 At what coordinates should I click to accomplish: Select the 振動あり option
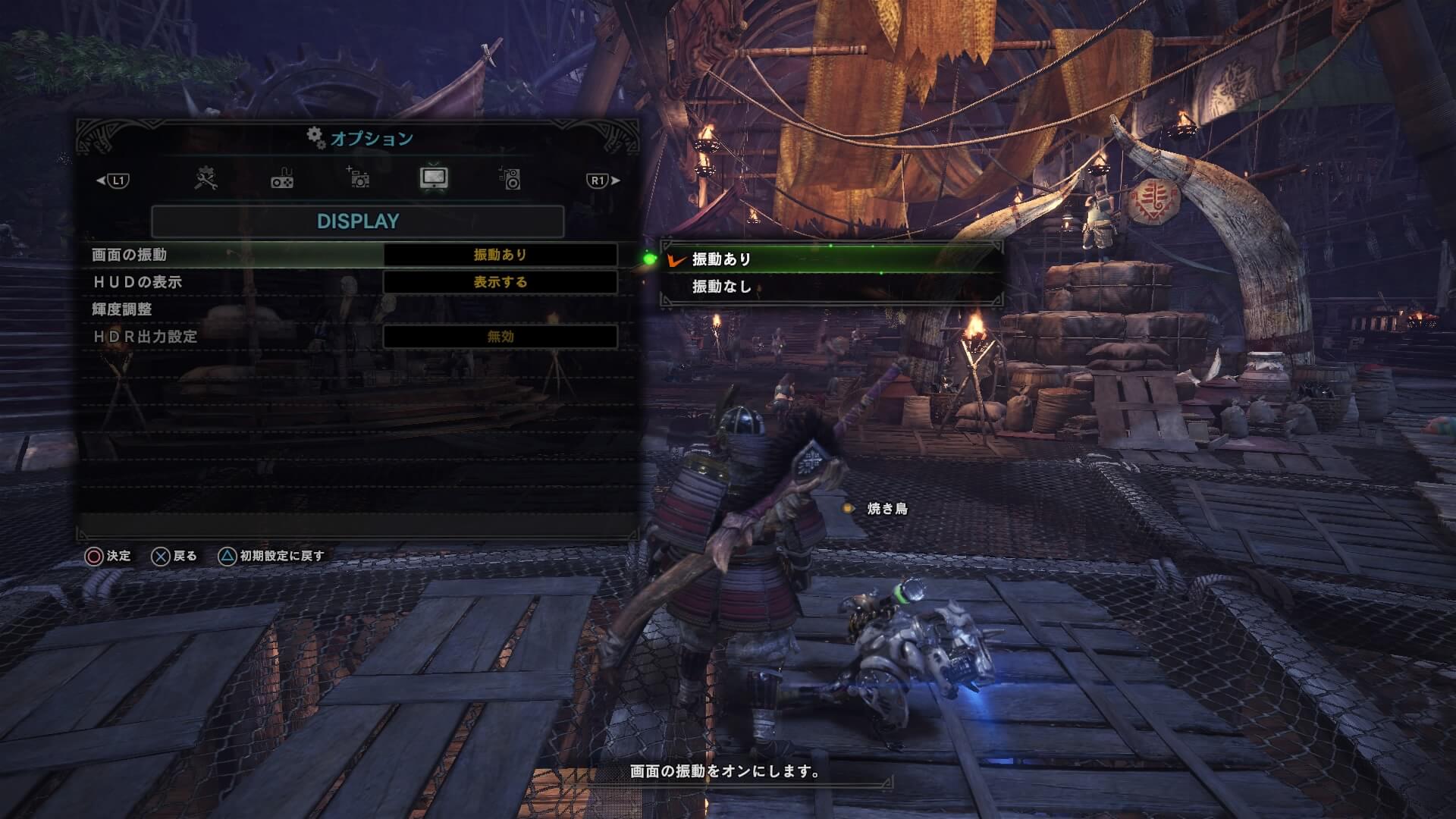pyautogui.click(x=830, y=259)
